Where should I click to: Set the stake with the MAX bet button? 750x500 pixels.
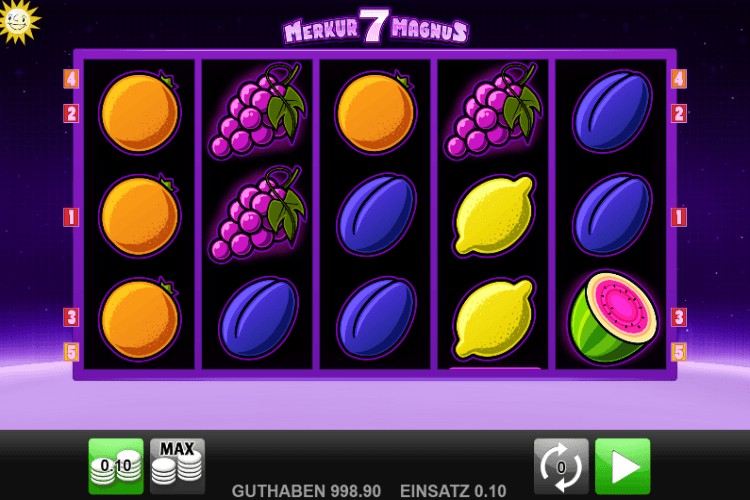point(177,466)
